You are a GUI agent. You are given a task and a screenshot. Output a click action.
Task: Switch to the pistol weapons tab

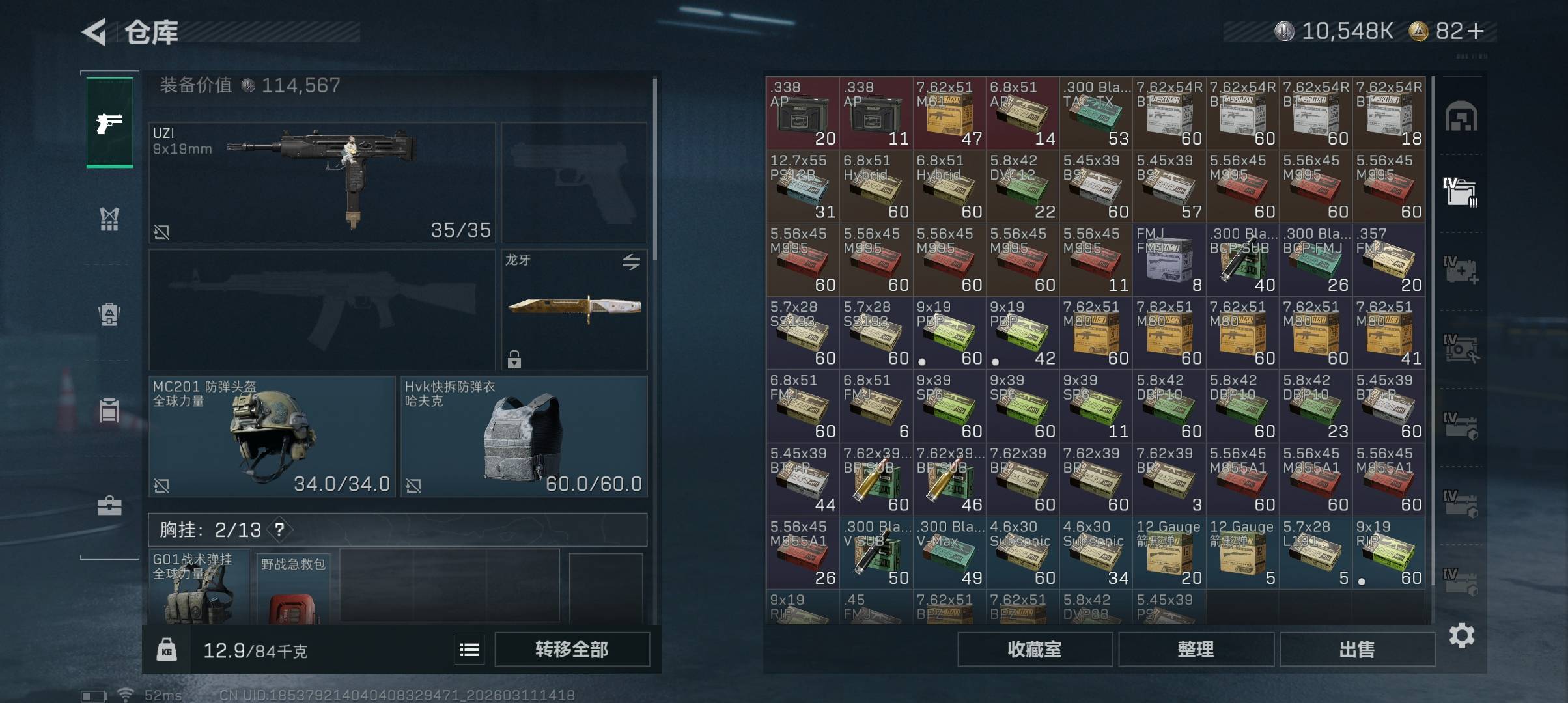click(109, 122)
